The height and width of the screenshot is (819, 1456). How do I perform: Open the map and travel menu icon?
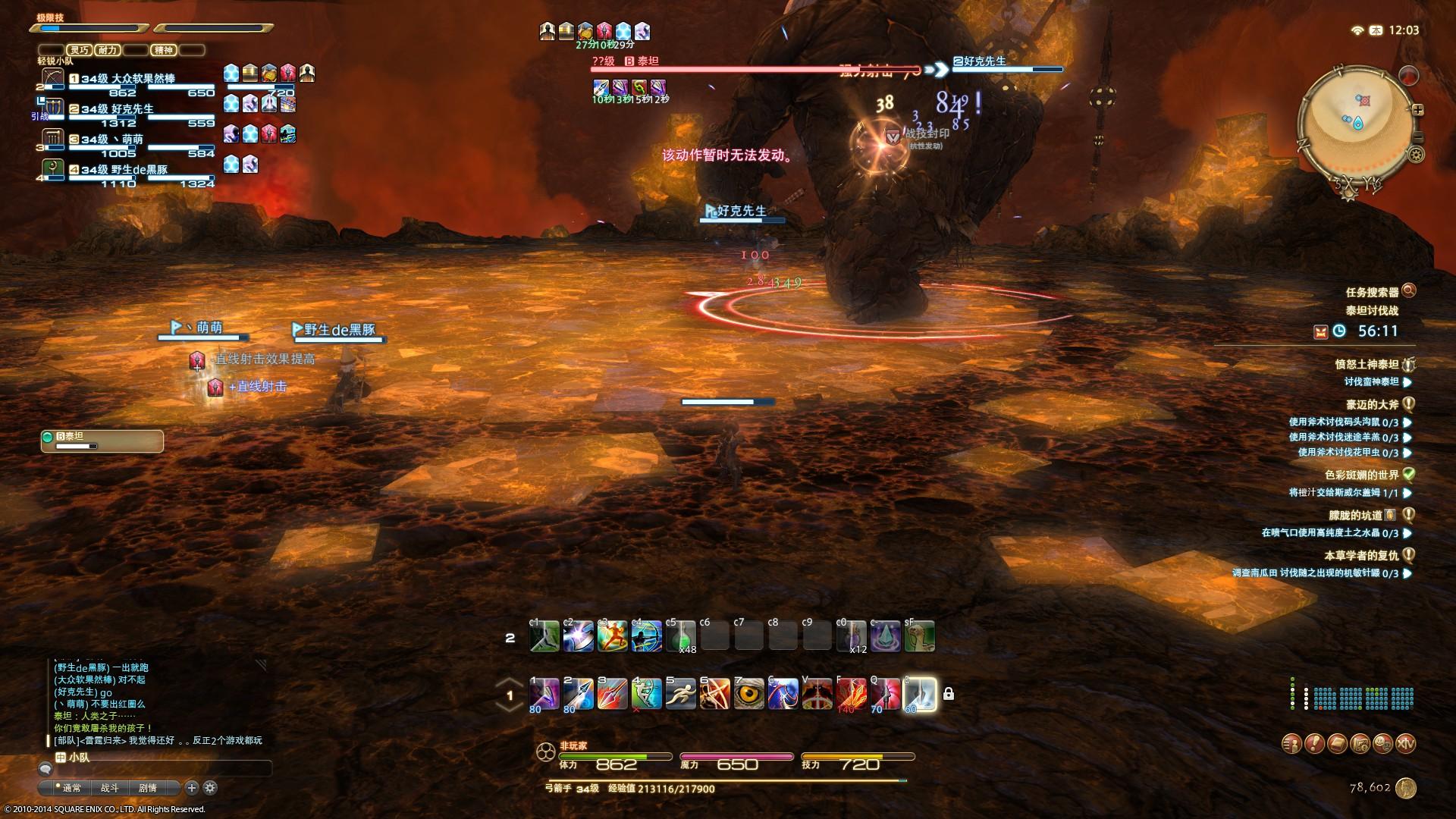(1360, 744)
